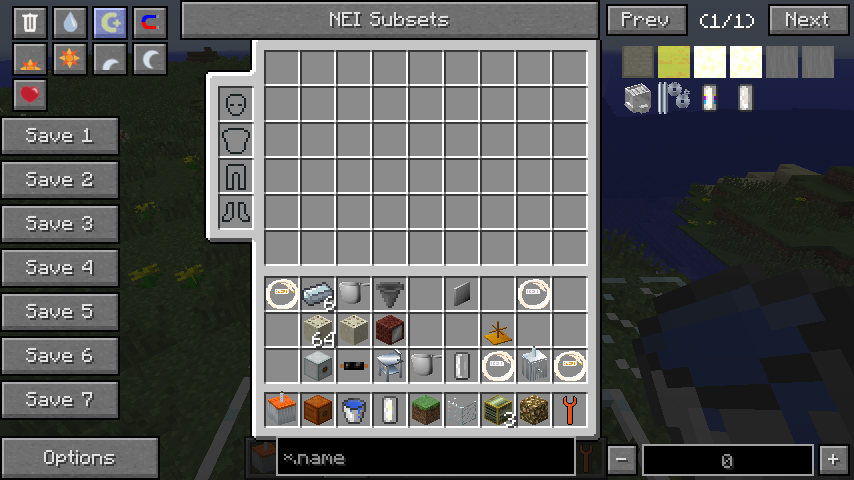The image size is (854, 480).
Task: Increase item quantity with plus button
Action: (832, 460)
